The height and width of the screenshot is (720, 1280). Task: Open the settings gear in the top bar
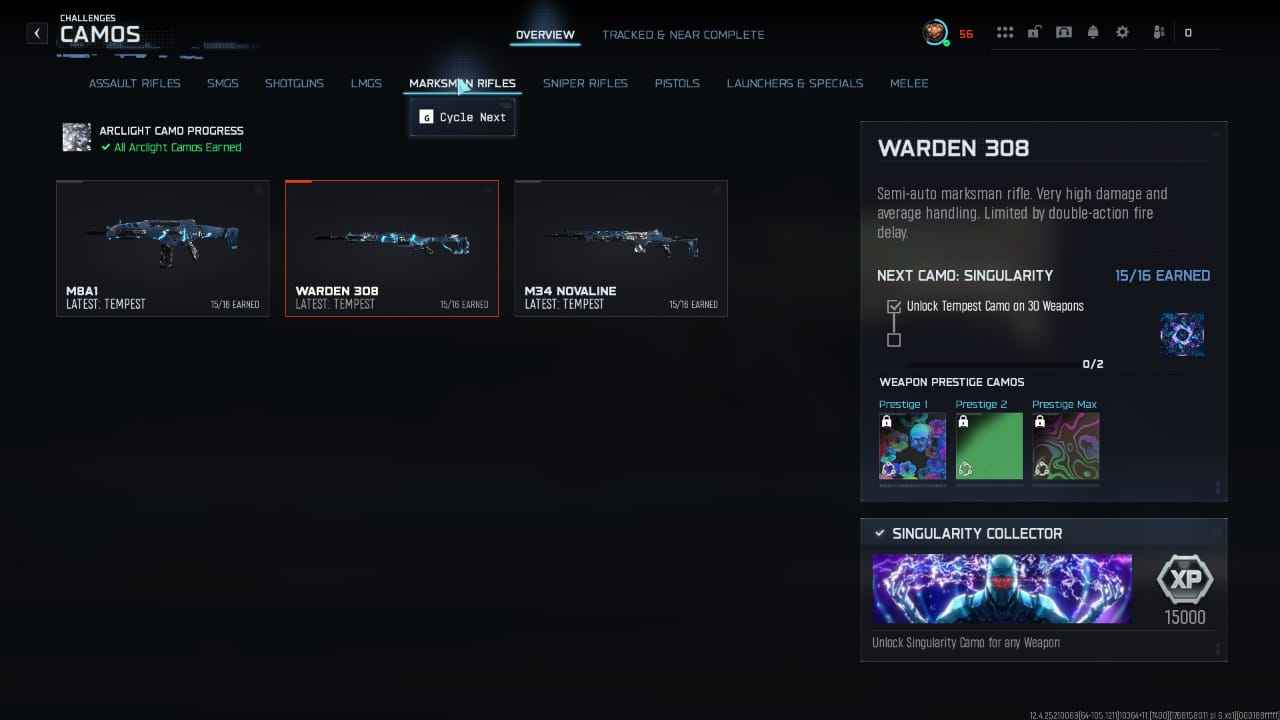click(x=1122, y=31)
